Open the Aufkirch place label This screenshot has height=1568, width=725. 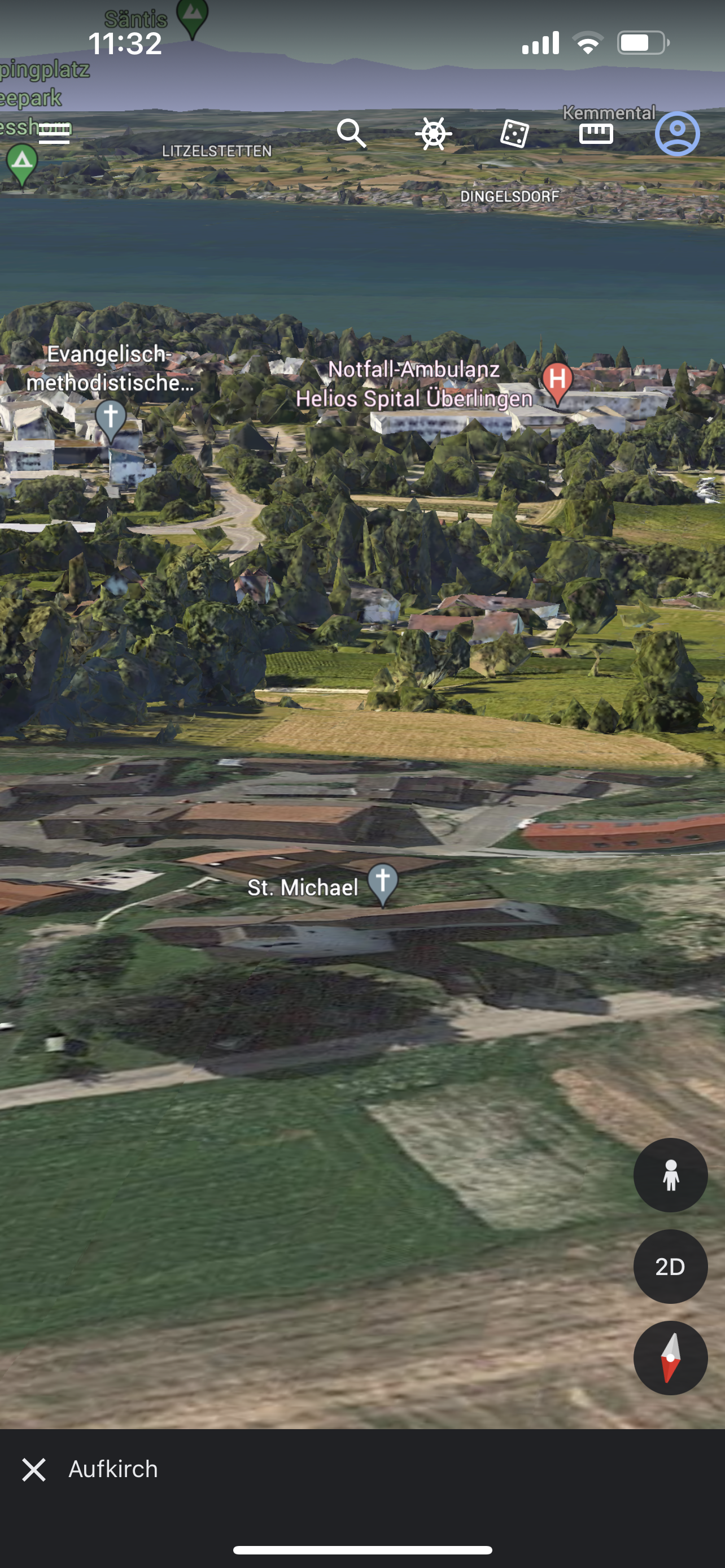click(x=113, y=1469)
